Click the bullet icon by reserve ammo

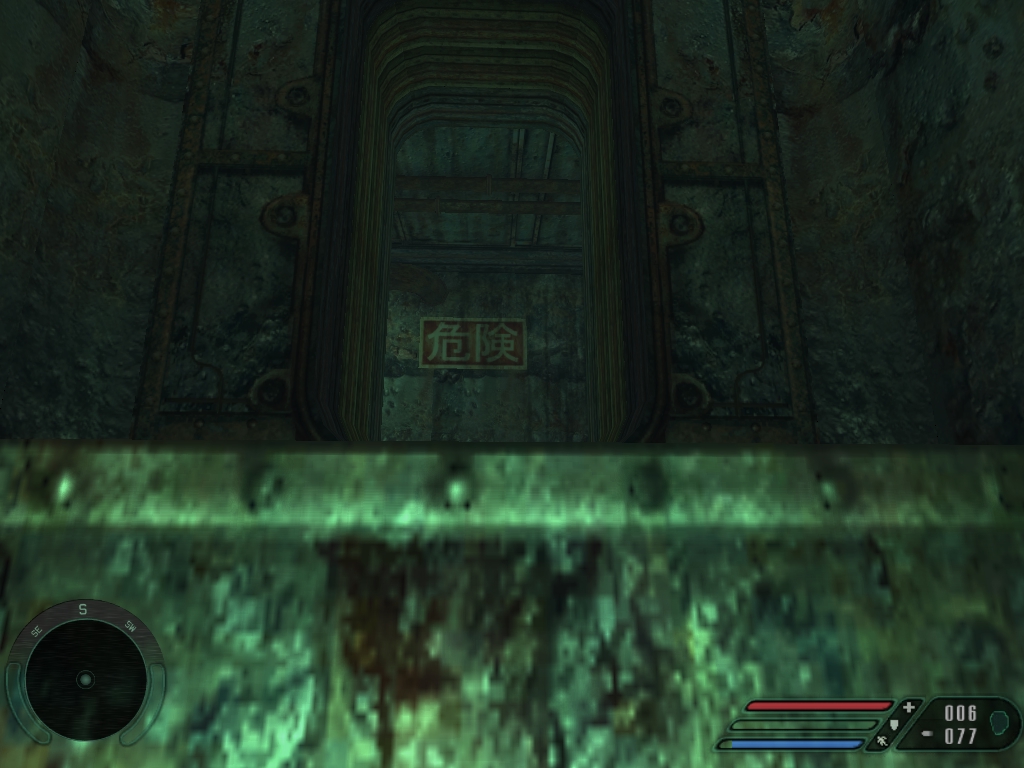point(927,733)
